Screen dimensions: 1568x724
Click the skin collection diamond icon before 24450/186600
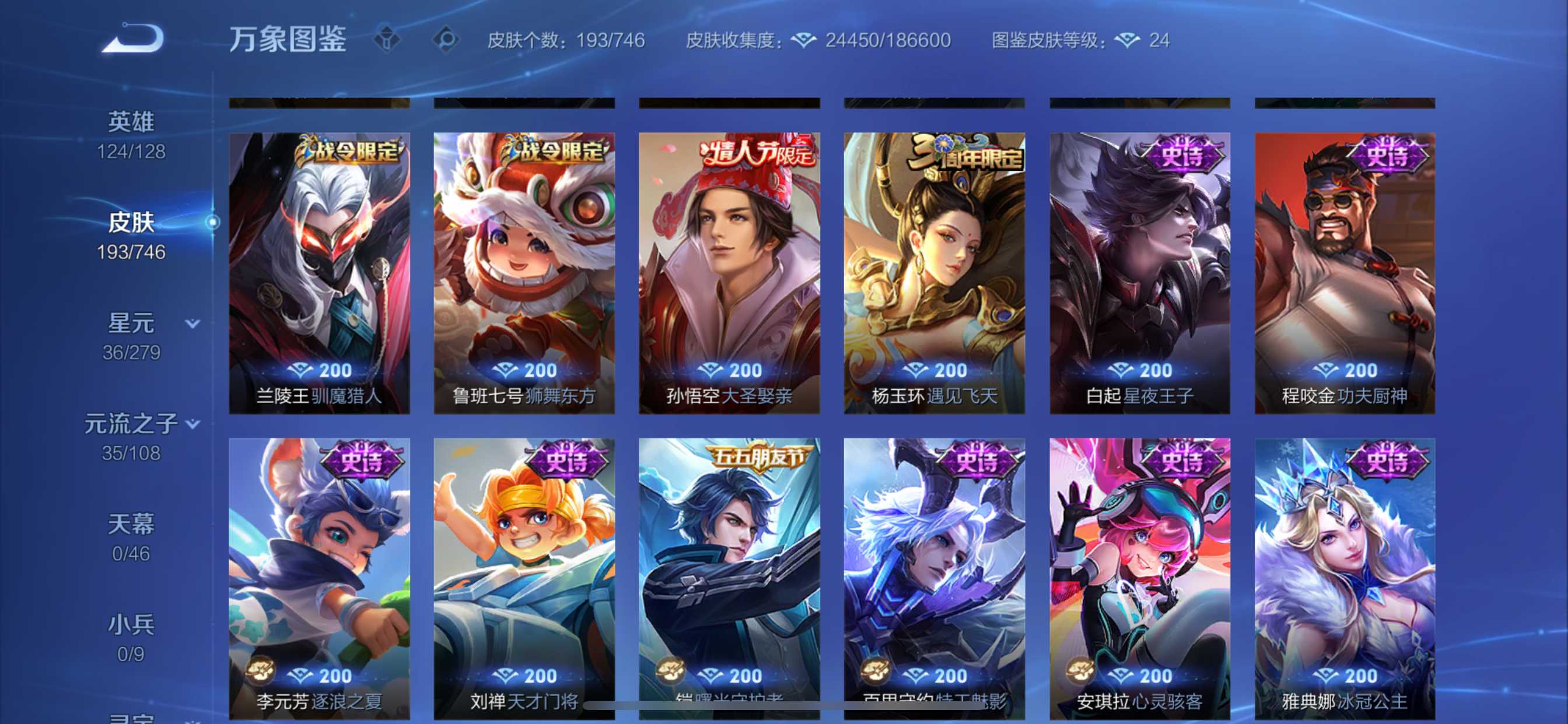click(804, 40)
